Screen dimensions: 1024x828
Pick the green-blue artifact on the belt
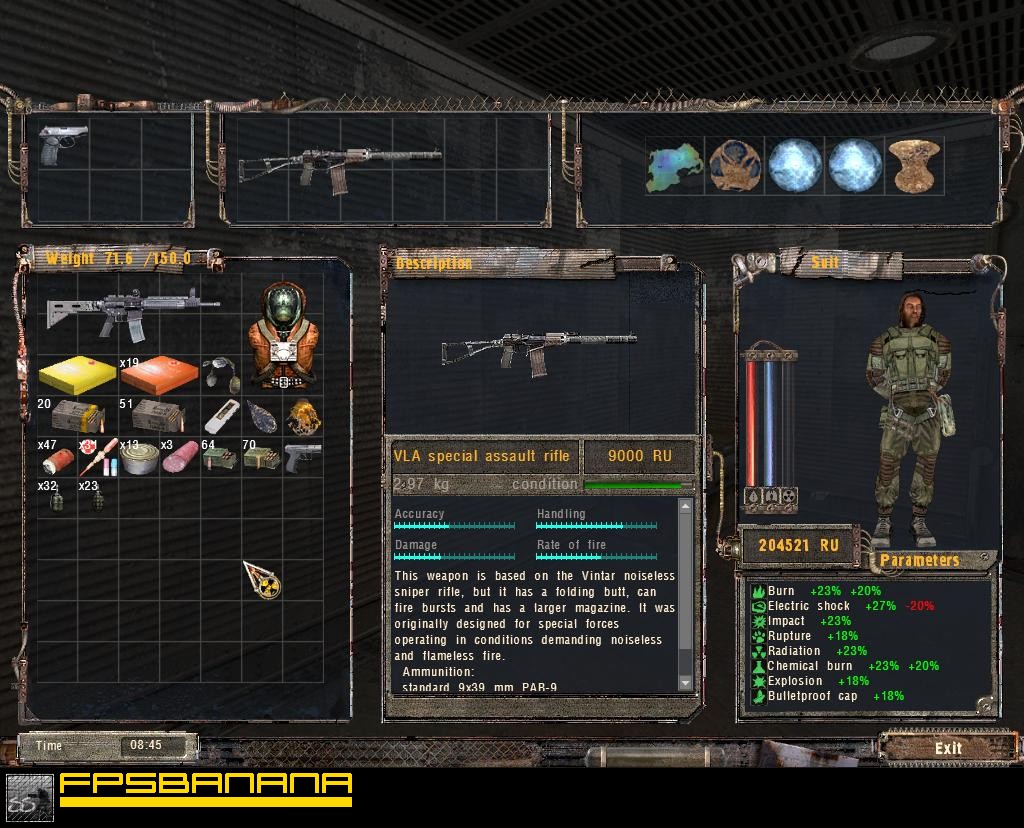point(674,165)
